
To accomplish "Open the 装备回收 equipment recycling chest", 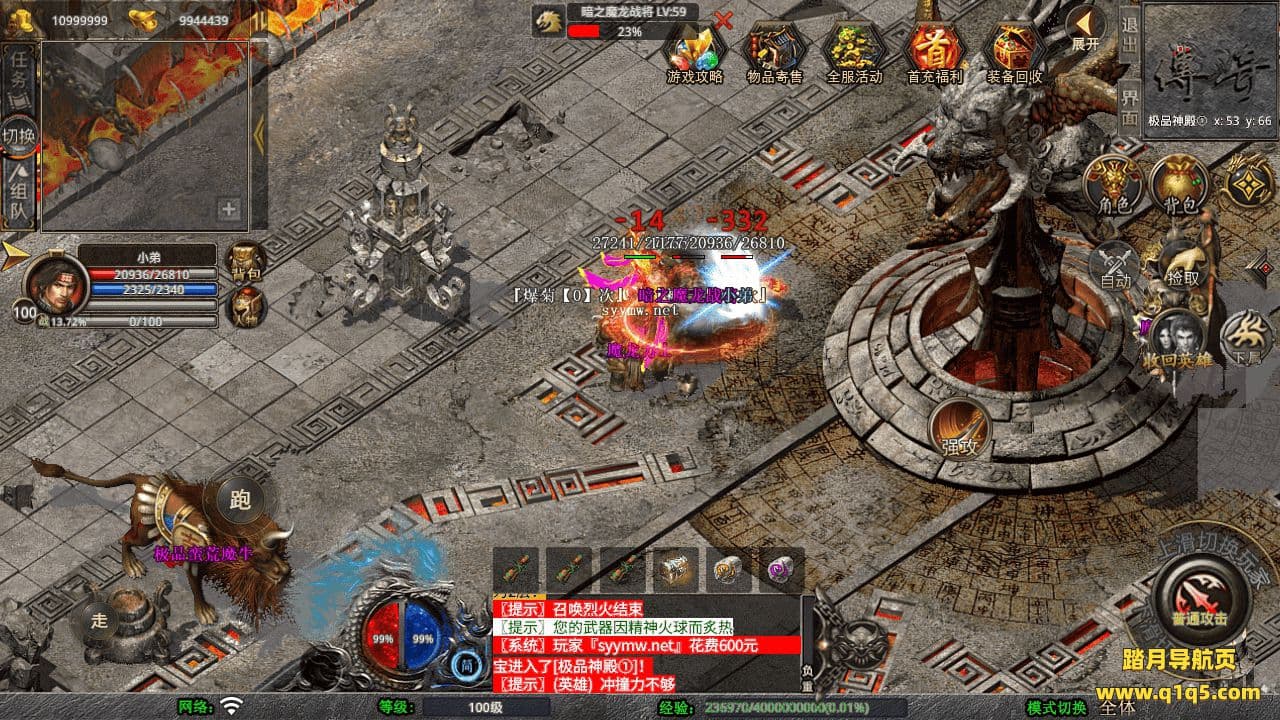I will 1014,50.
